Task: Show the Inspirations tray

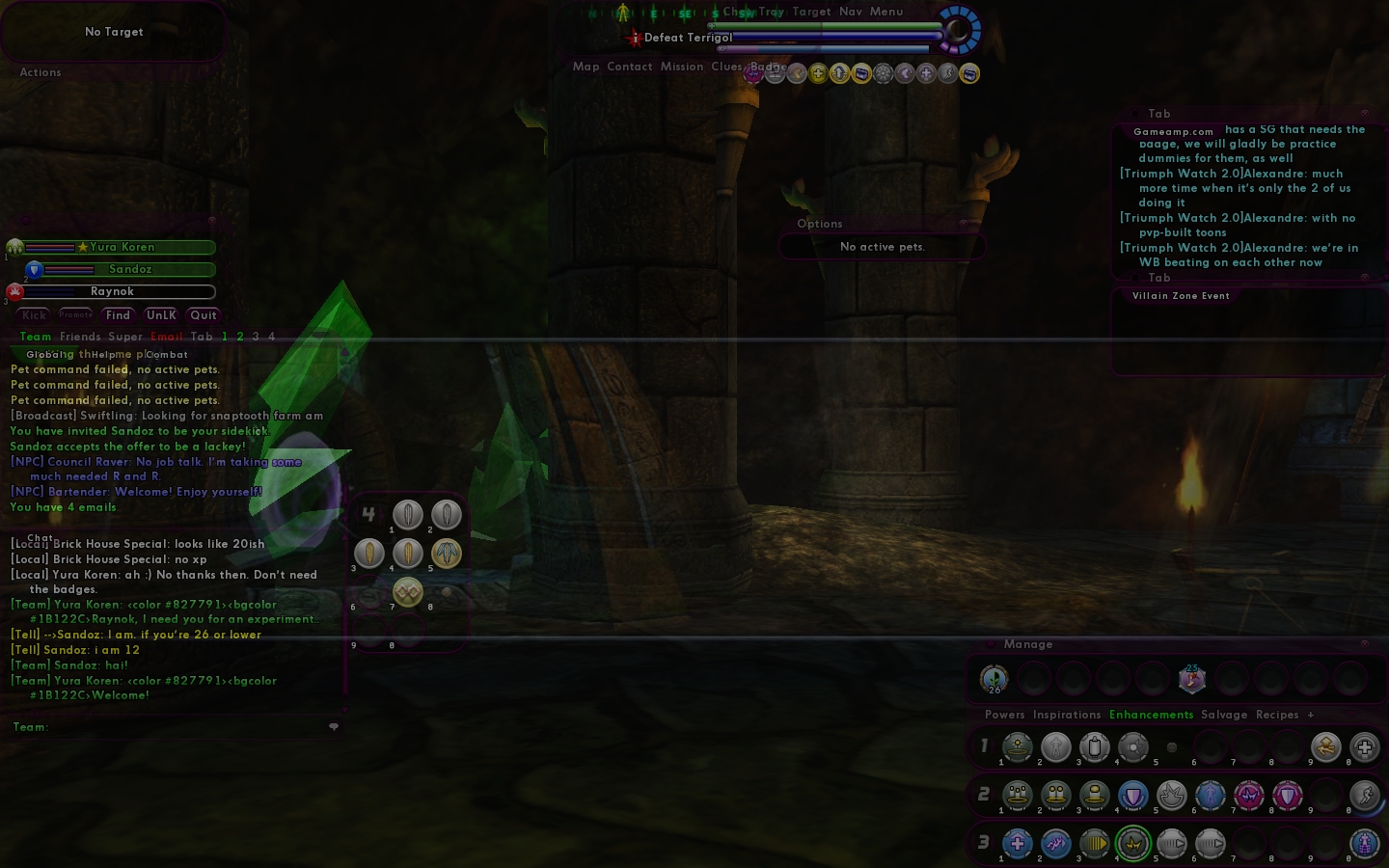Action: (1067, 715)
